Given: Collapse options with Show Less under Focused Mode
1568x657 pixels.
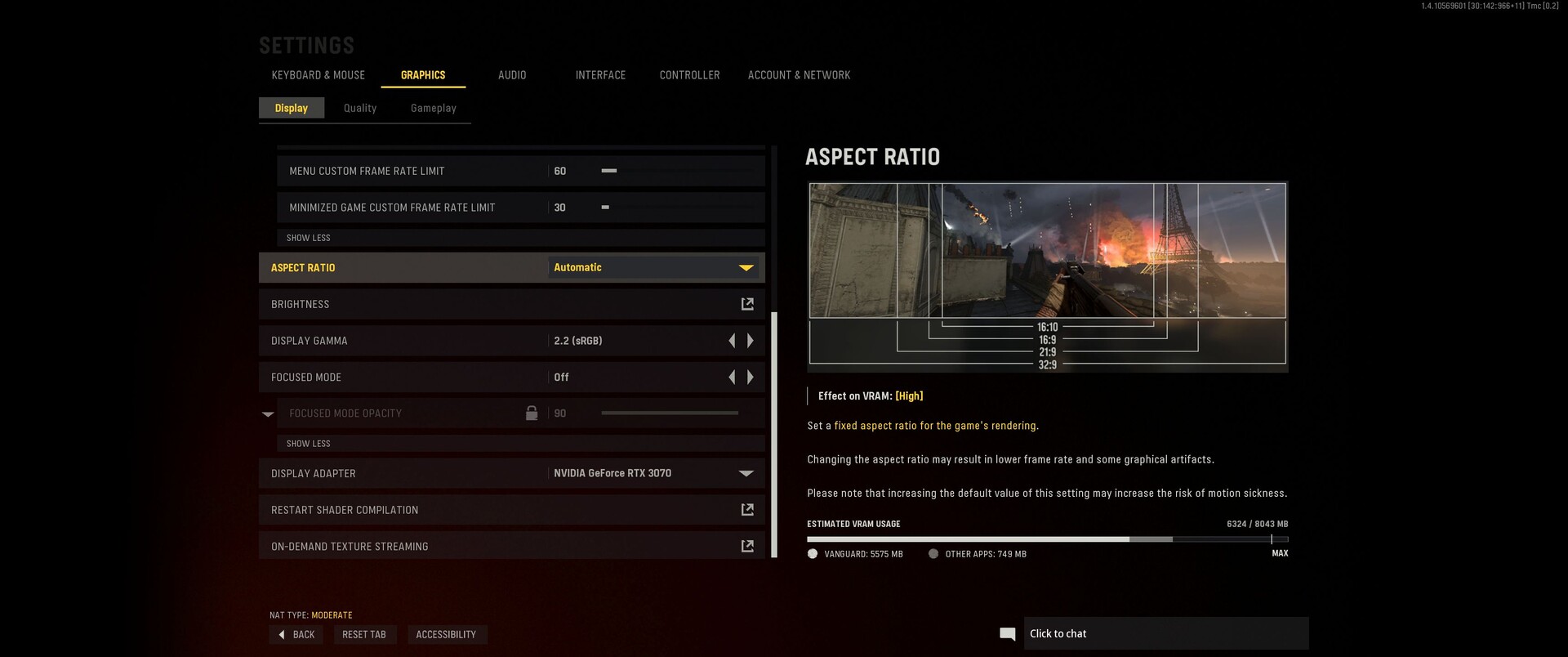Looking at the screenshot, I should [309, 444].
